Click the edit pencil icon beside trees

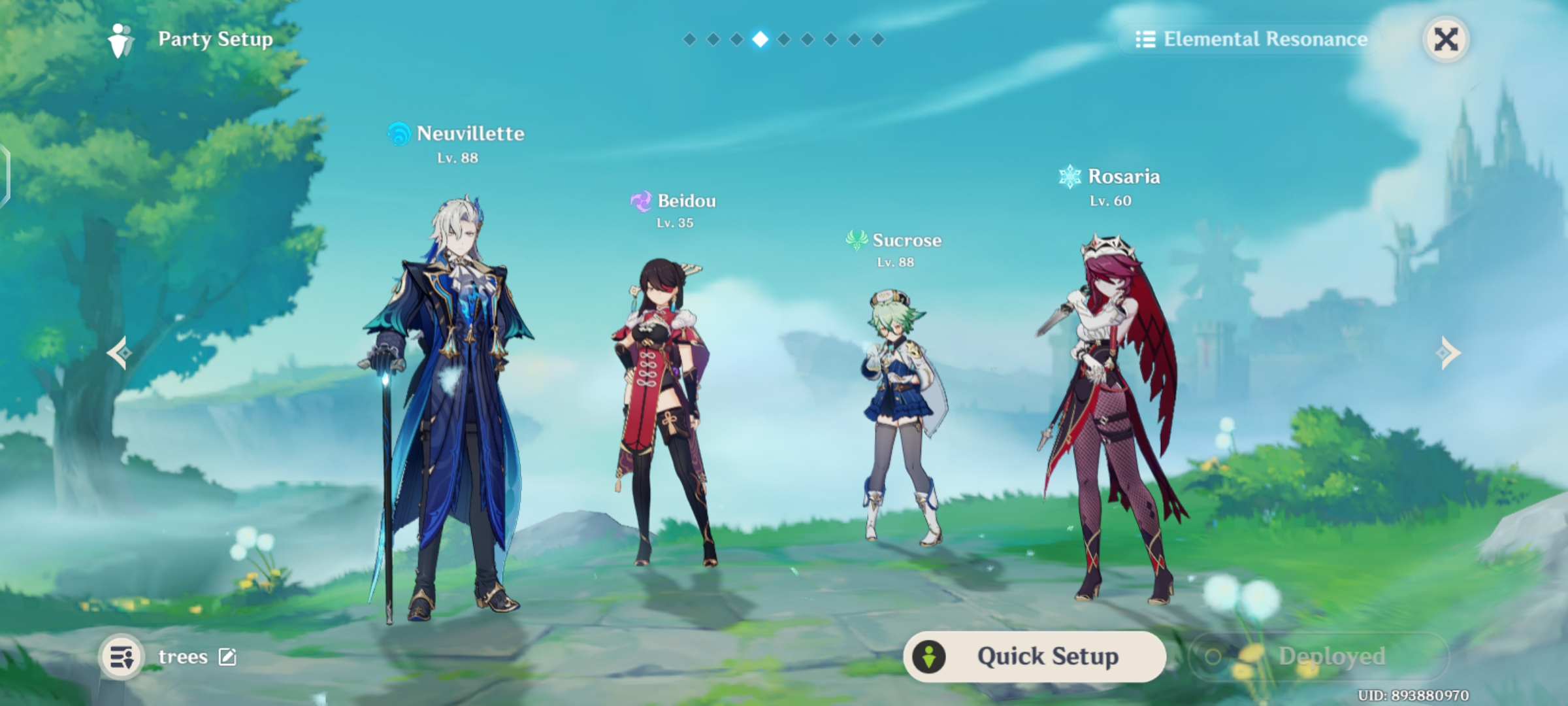230,656
